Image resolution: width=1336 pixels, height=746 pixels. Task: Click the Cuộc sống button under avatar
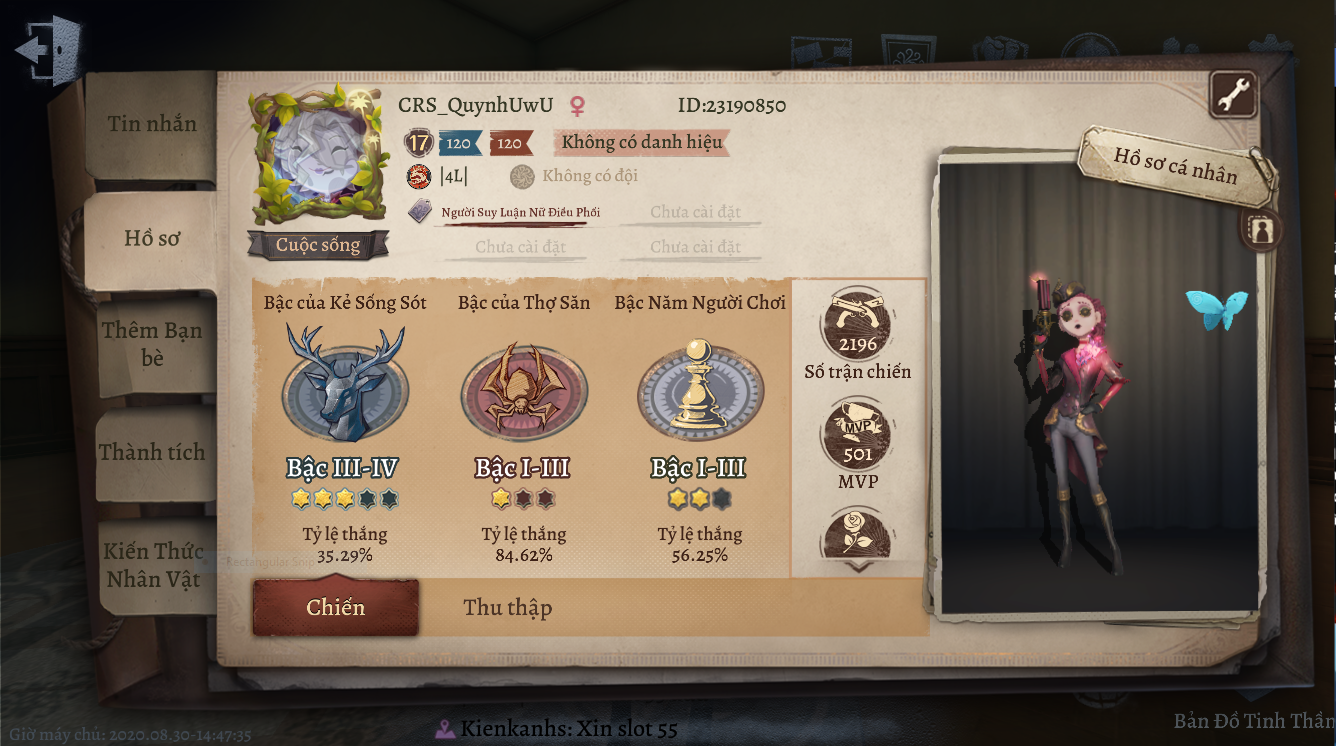318,246
